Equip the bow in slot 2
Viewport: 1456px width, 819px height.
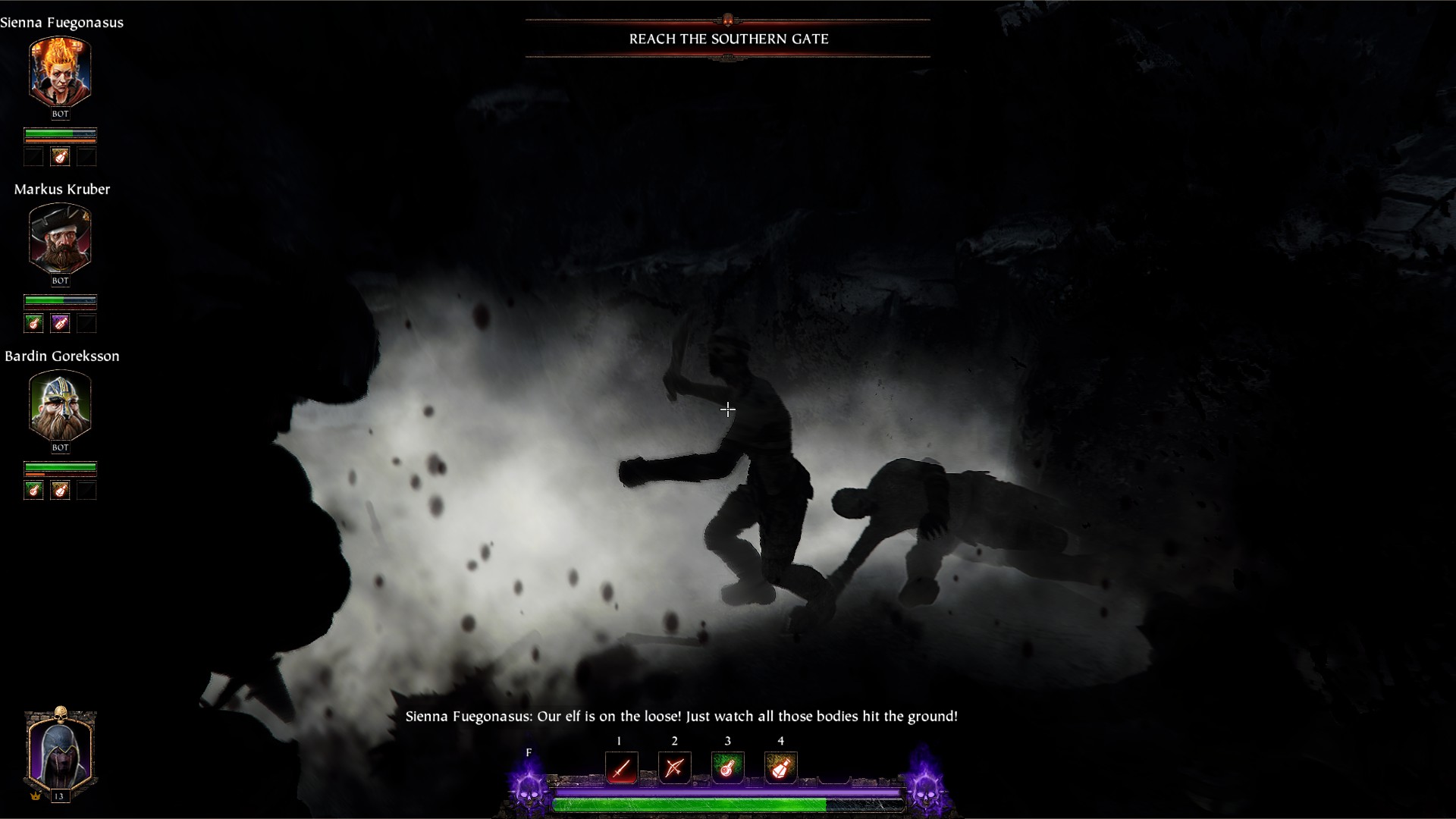point(674,768)
